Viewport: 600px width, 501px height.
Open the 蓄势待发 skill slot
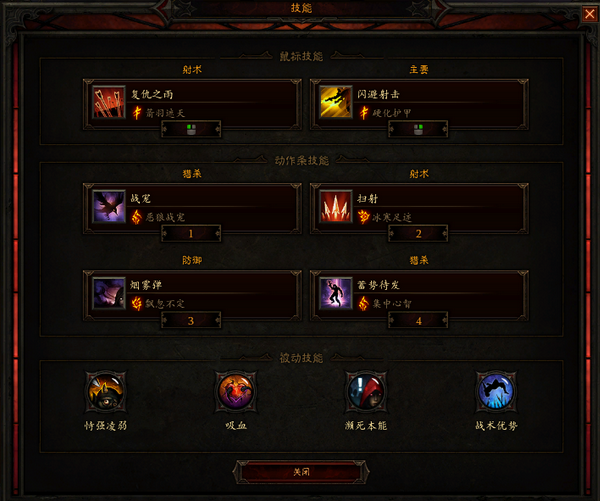(x=418, y=295)
